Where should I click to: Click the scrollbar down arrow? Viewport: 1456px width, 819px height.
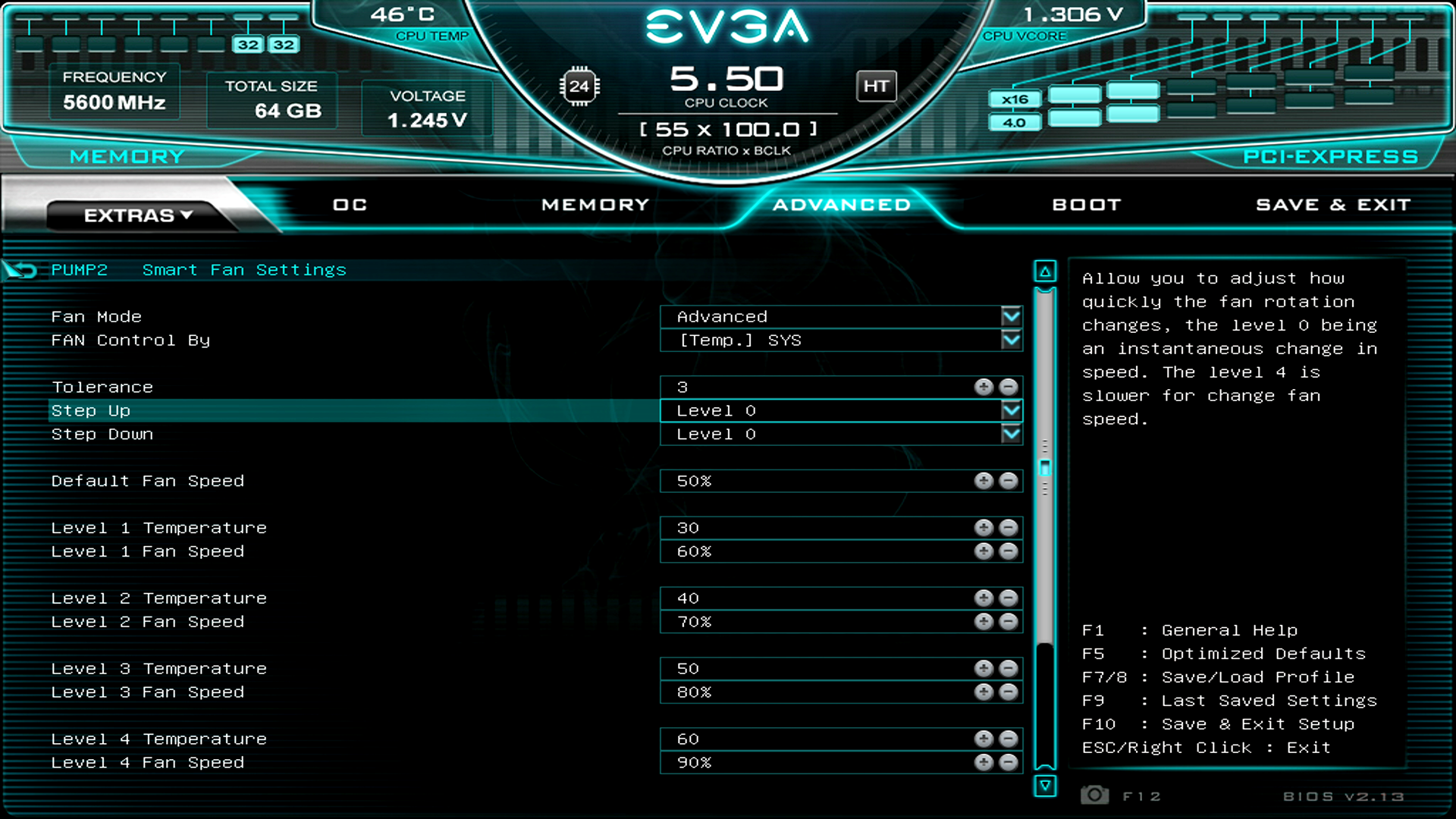coord(1045,787)
